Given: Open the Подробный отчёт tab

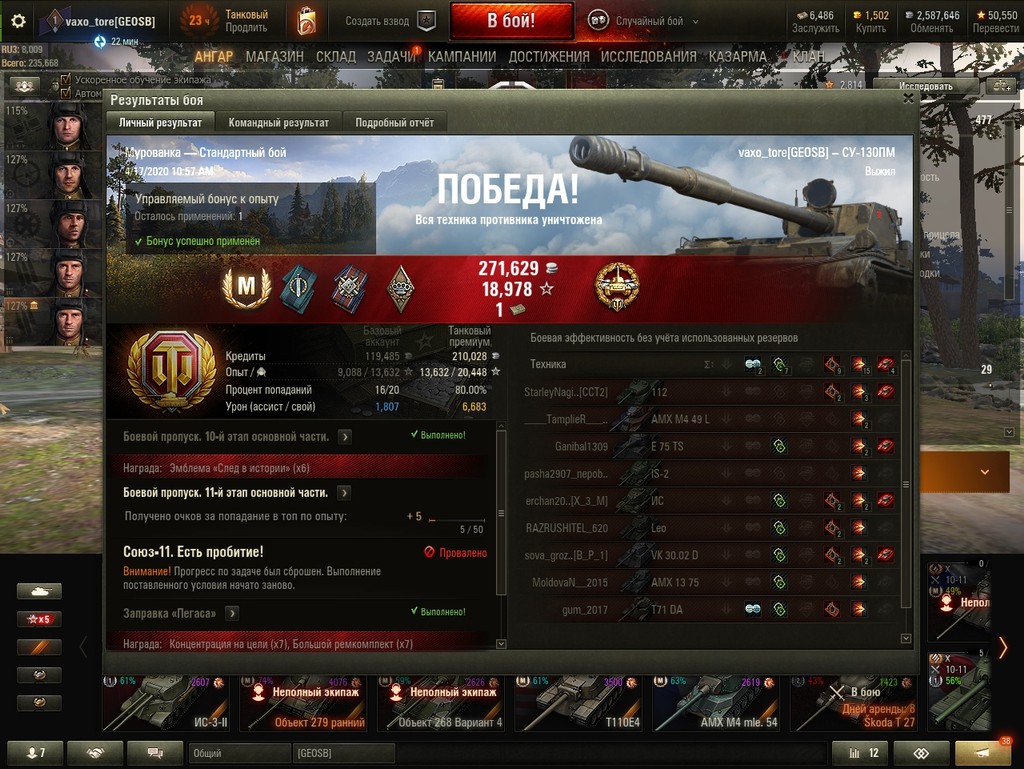Looking at the screenshot, I should 394,122.
